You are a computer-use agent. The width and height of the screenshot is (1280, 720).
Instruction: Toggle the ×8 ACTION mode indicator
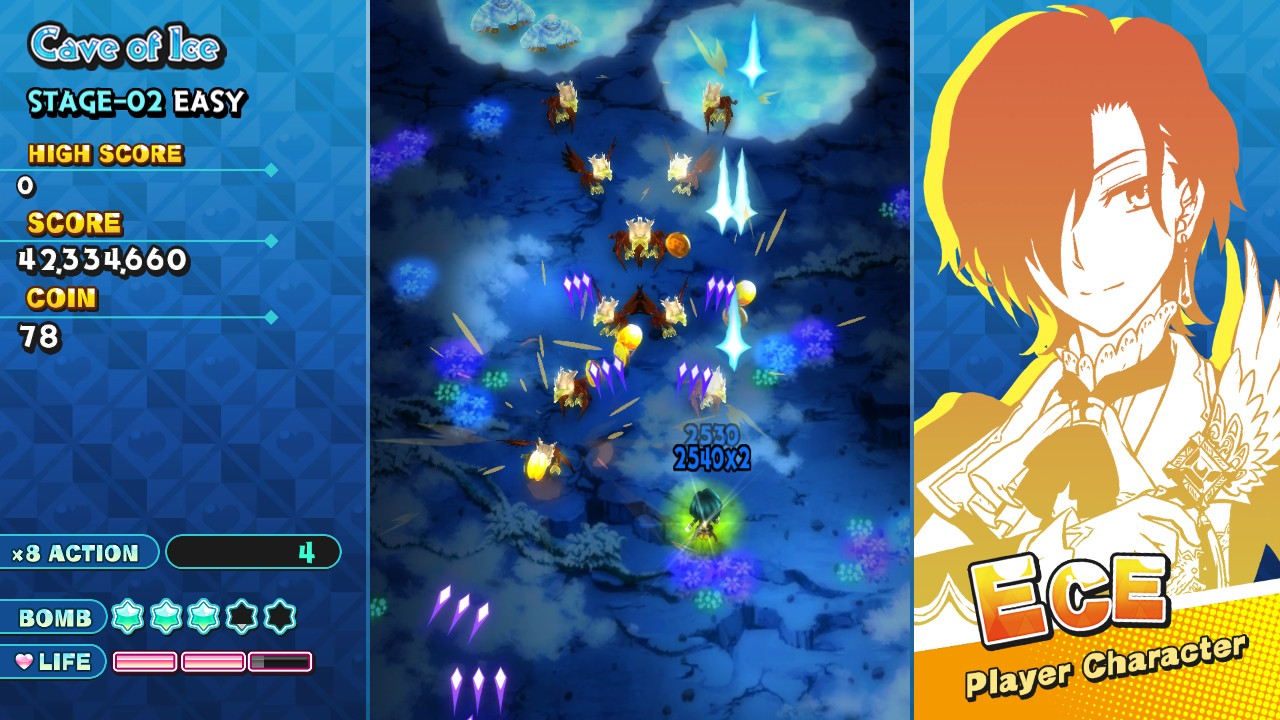click(75, 552)
